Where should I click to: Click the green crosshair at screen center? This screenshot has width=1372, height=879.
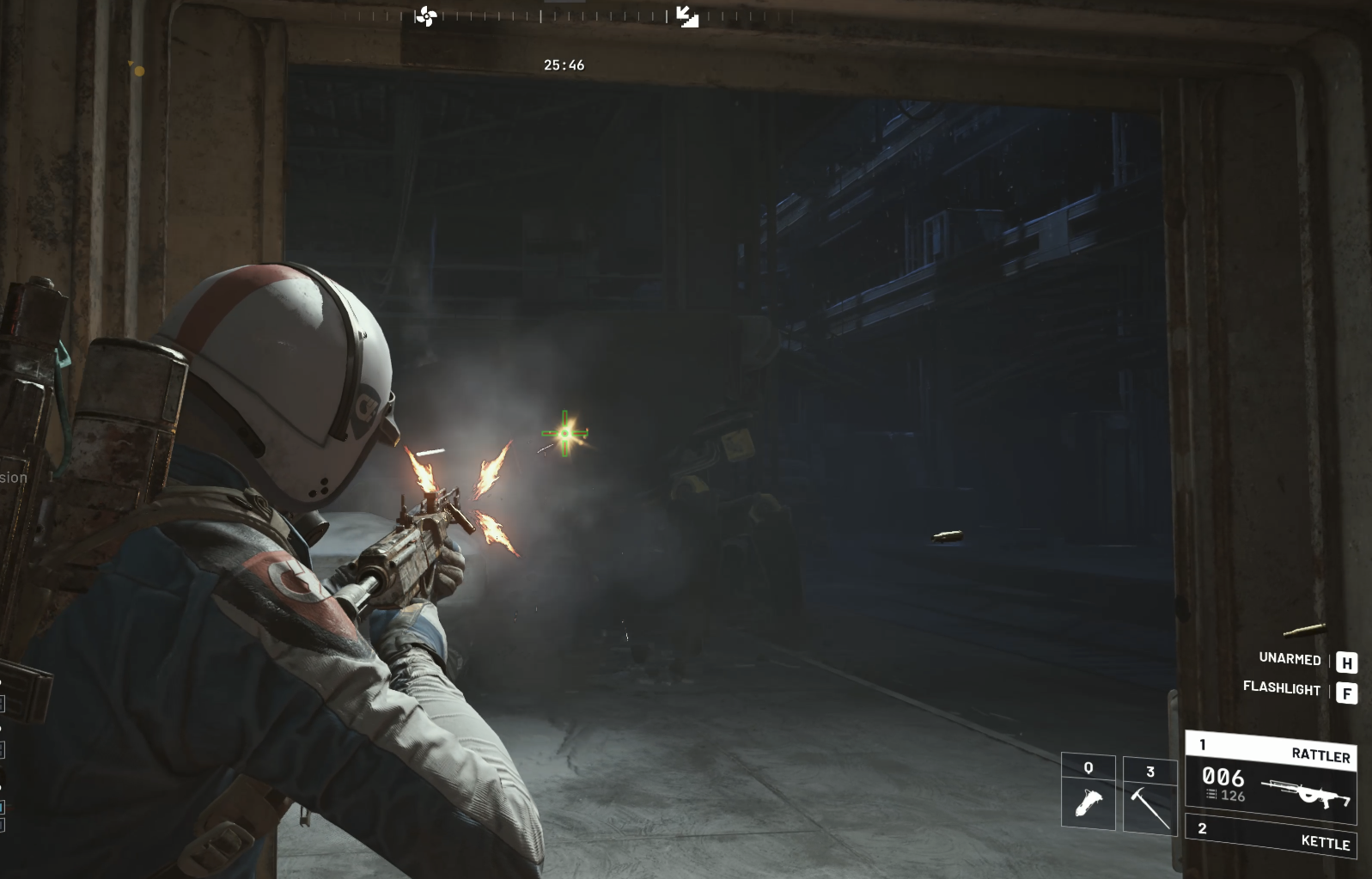(566, 435)
